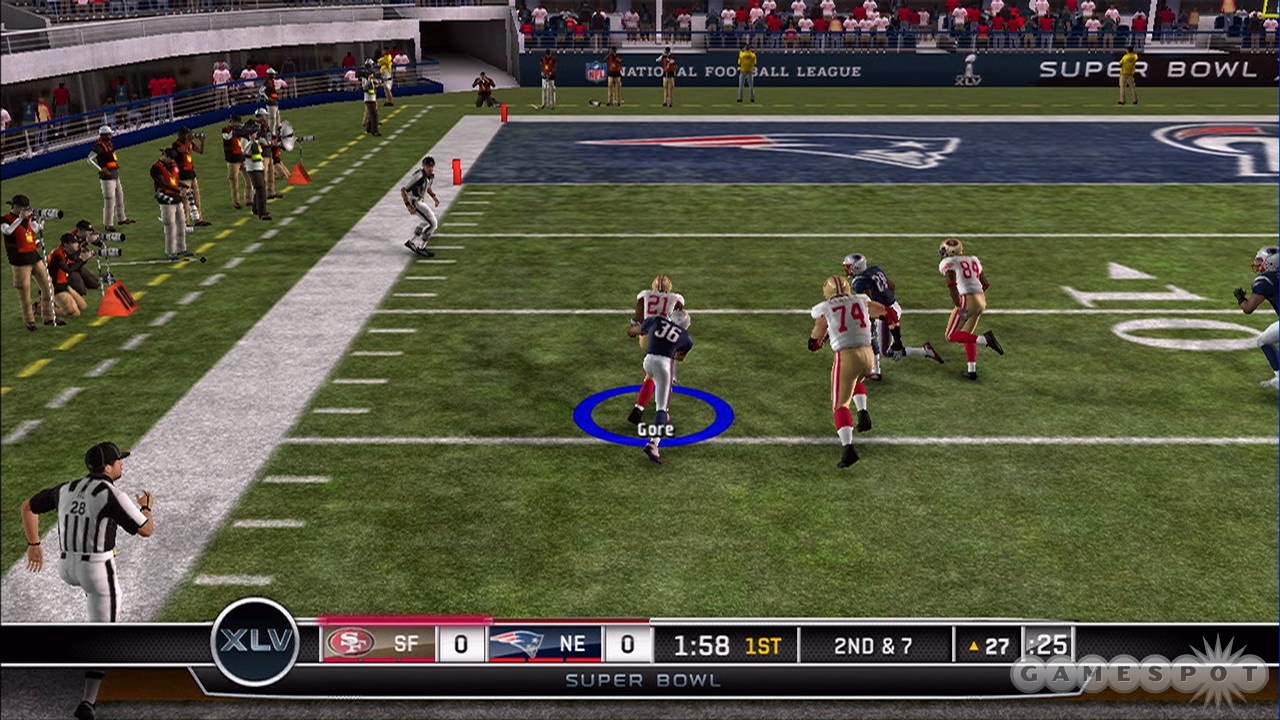Select the 49ers logo in the scorebar
1280x720 pixels.
coord(350,643)
